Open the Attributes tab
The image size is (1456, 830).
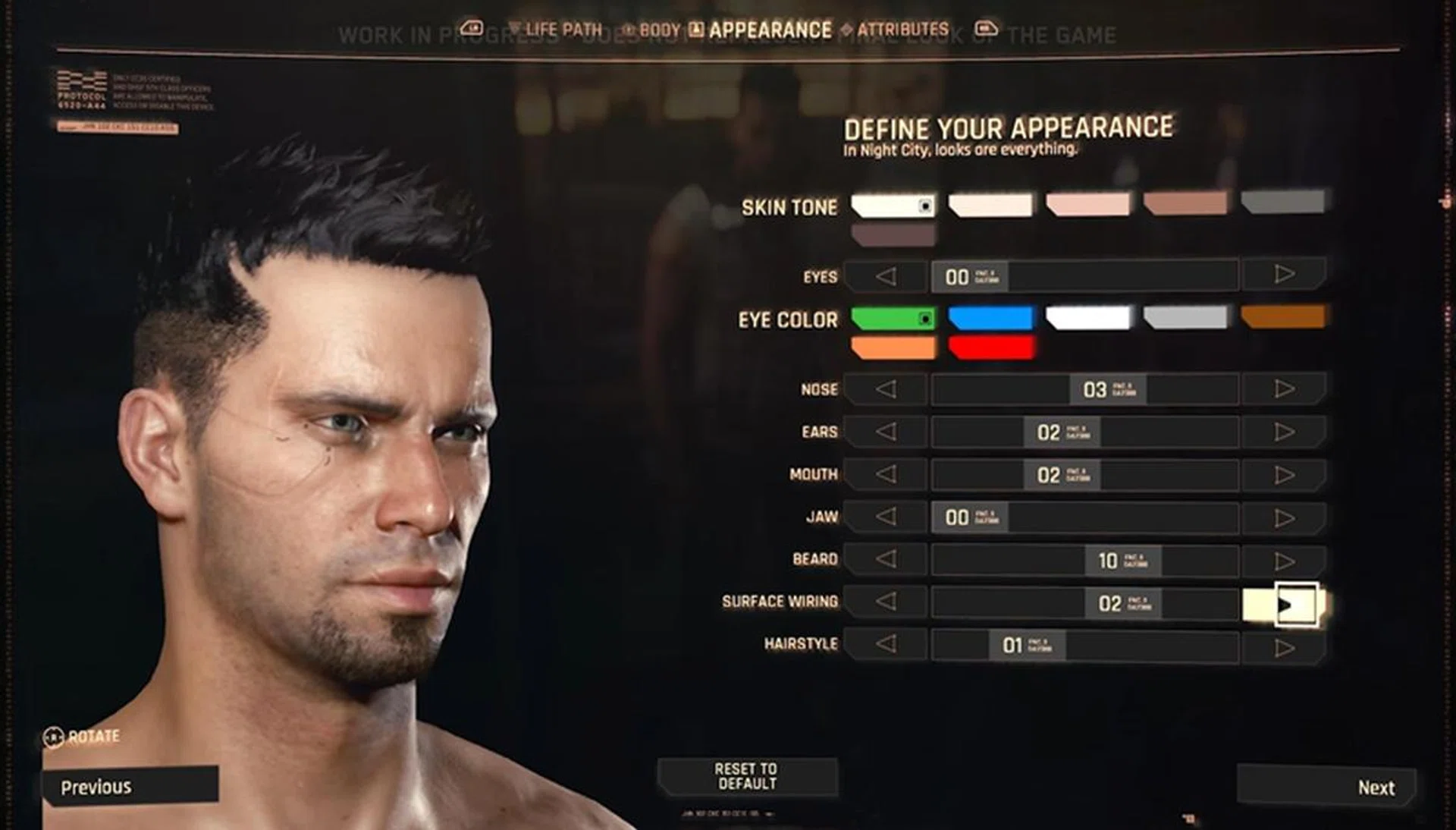[x=902, y=30]
